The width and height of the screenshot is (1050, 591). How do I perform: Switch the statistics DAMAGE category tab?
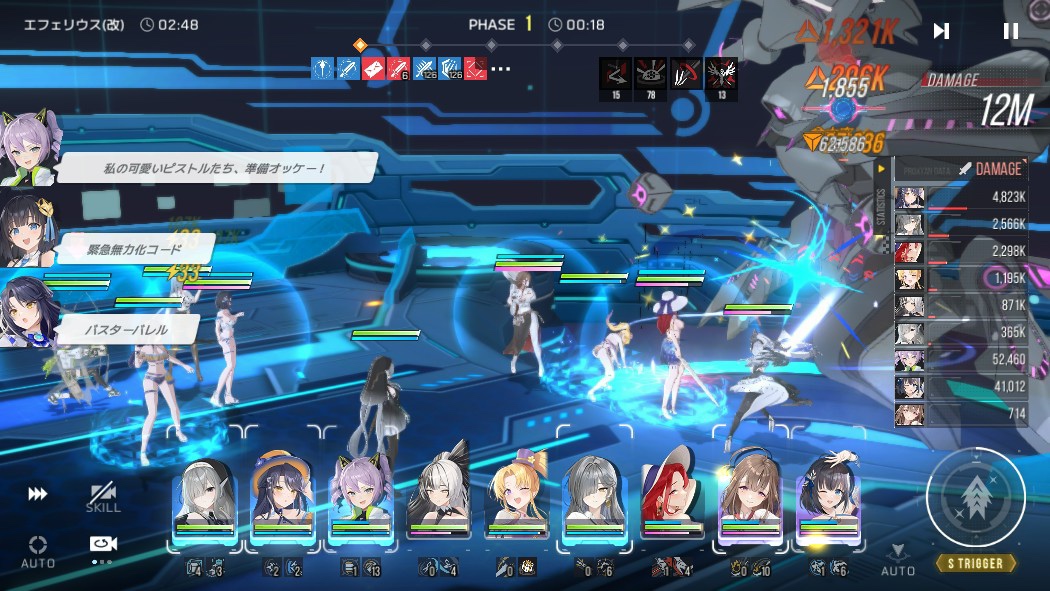click(x=989, y=169)
